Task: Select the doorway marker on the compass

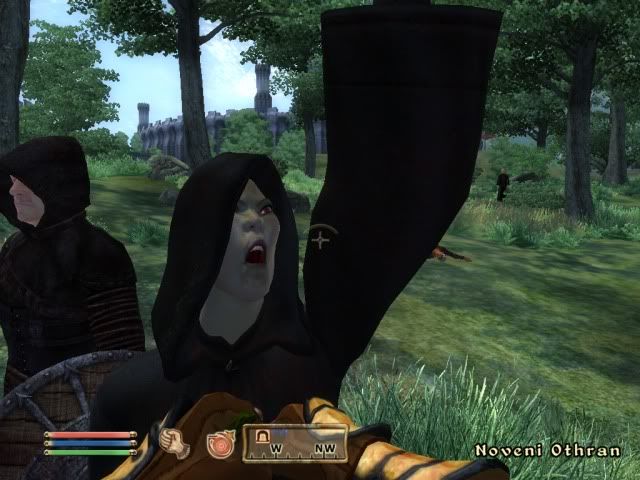Action: point(265,435)
